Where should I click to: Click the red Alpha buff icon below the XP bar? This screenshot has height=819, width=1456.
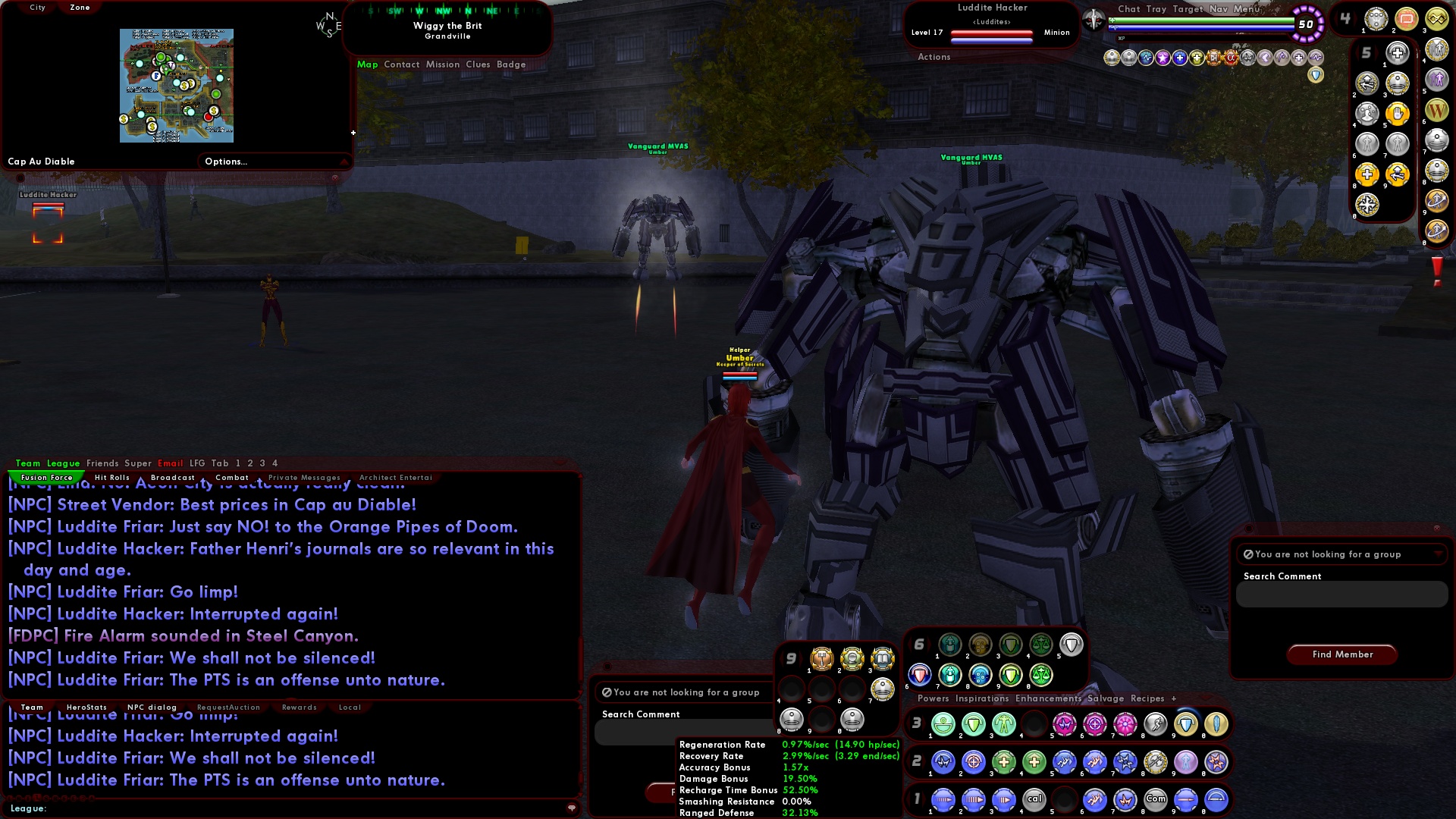[x=1231, y=58]
